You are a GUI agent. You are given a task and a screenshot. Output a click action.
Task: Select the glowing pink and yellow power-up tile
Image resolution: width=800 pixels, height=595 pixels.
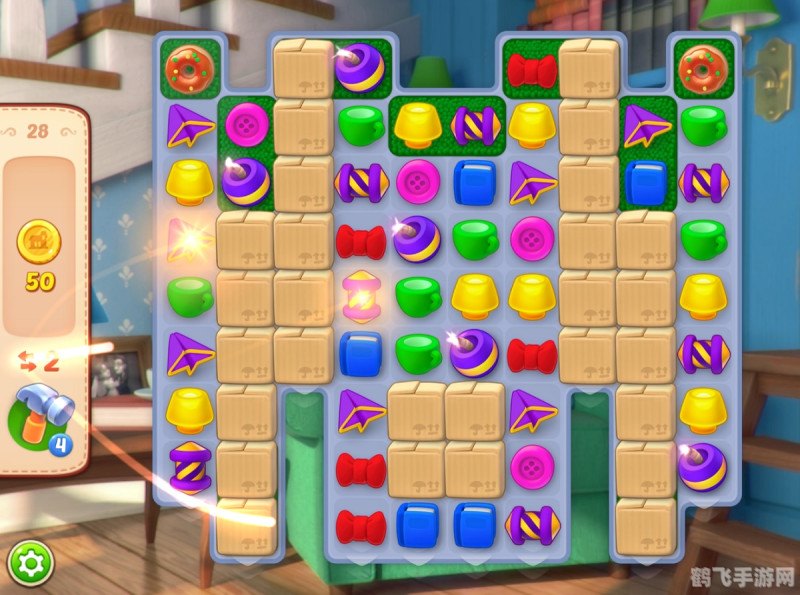(360, 297)
